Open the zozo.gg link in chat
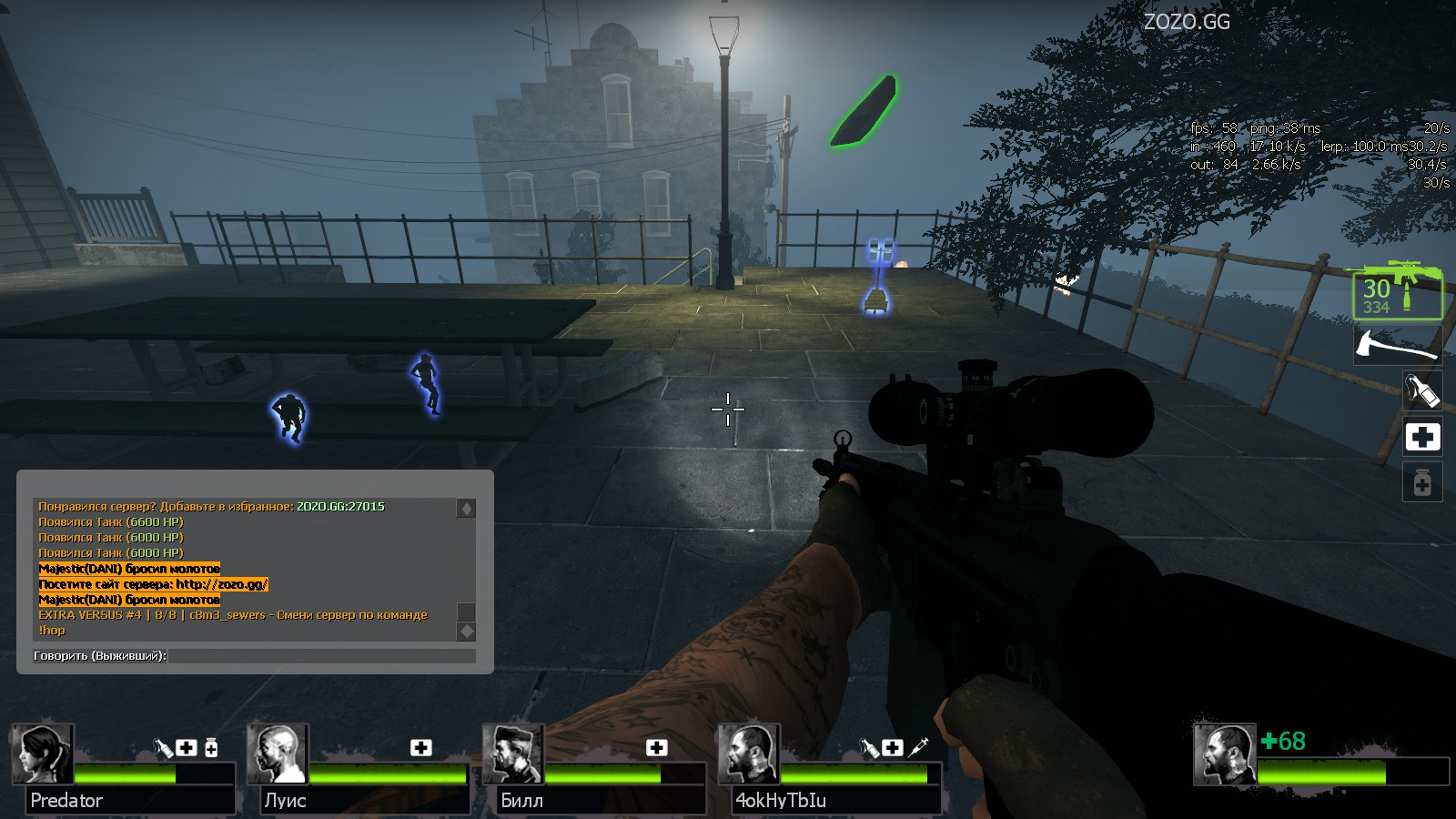 [222, 584]
